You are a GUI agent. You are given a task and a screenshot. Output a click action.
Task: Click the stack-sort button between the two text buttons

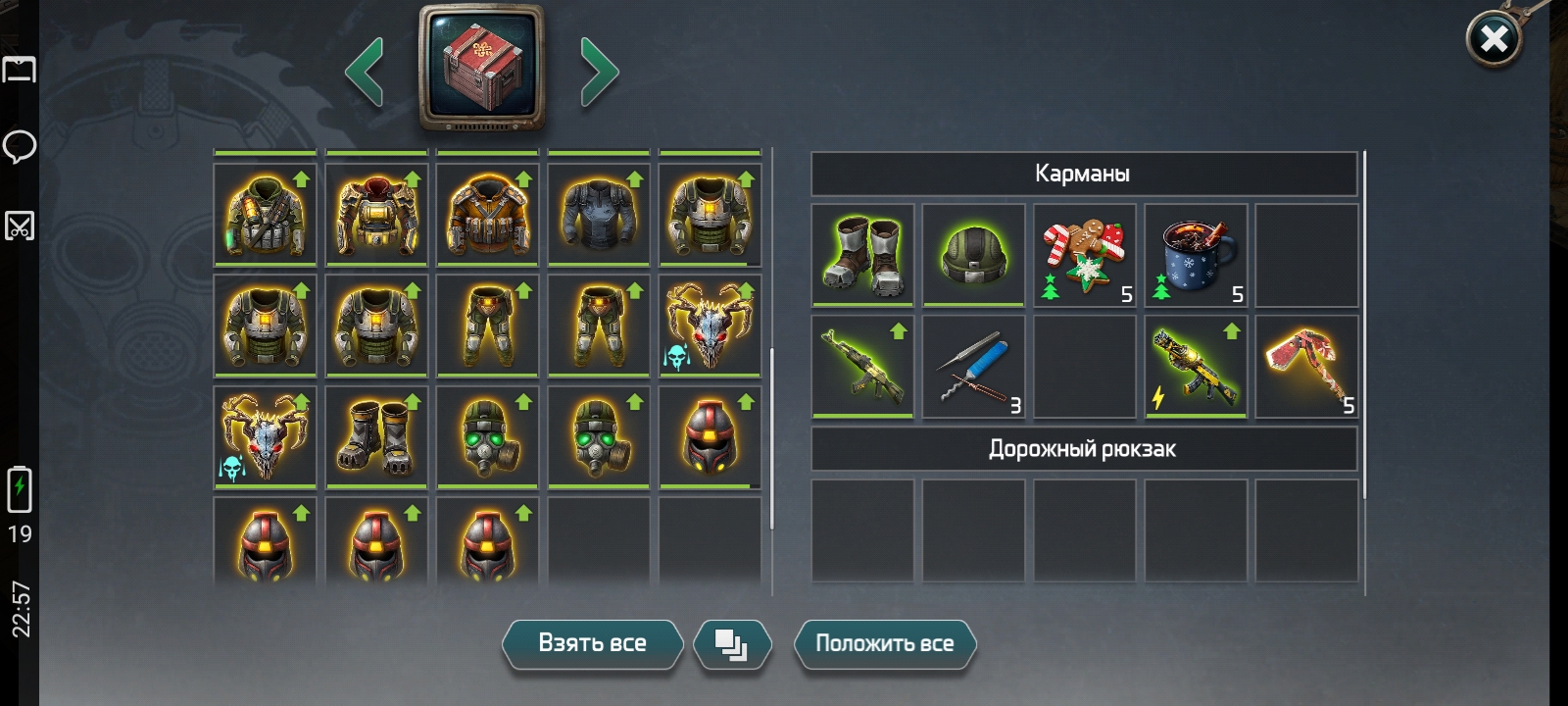click(x=731, y=644)
